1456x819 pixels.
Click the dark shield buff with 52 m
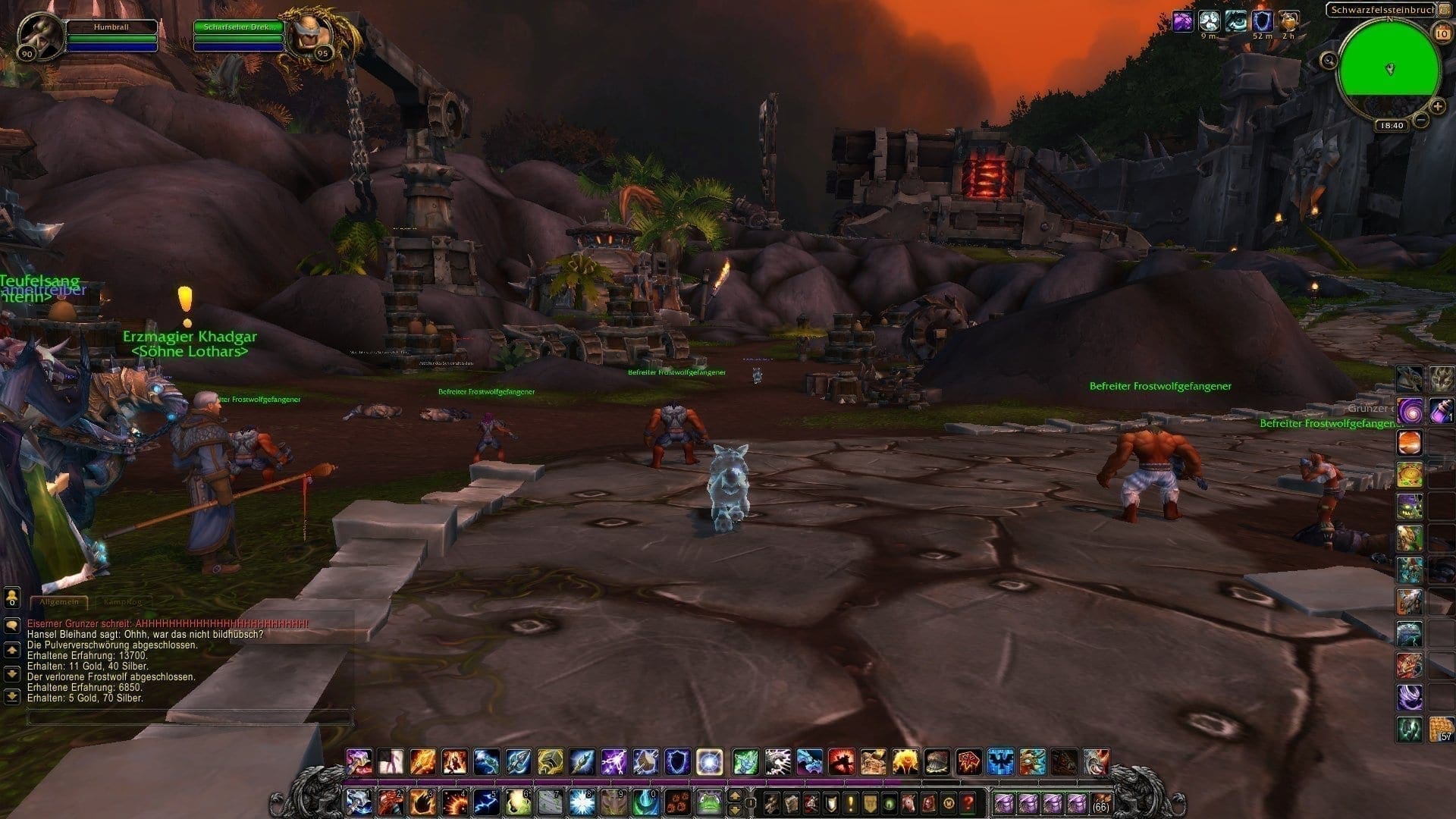click(x=1262, y=21)
